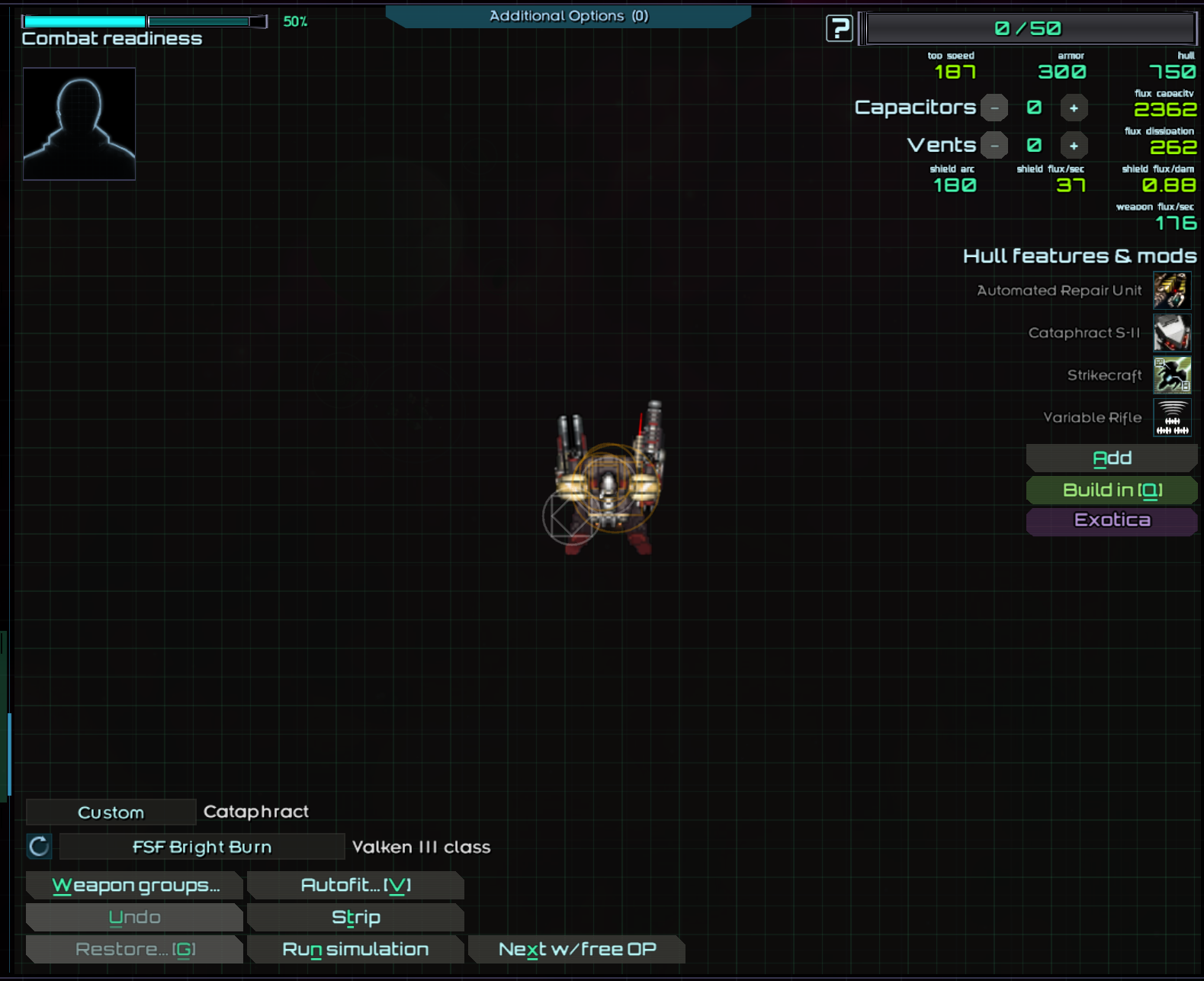Strip the ship loadout
This screenshot has width=1204, height=981.
[x=355, y=918]
